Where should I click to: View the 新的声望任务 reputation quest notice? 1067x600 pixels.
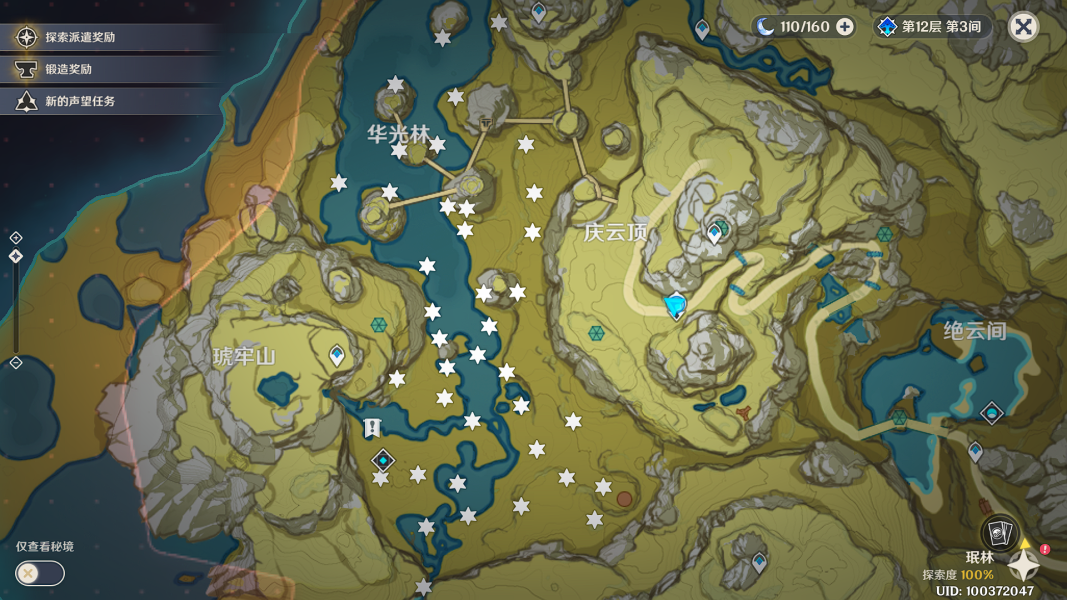click(x=79, y=101)
